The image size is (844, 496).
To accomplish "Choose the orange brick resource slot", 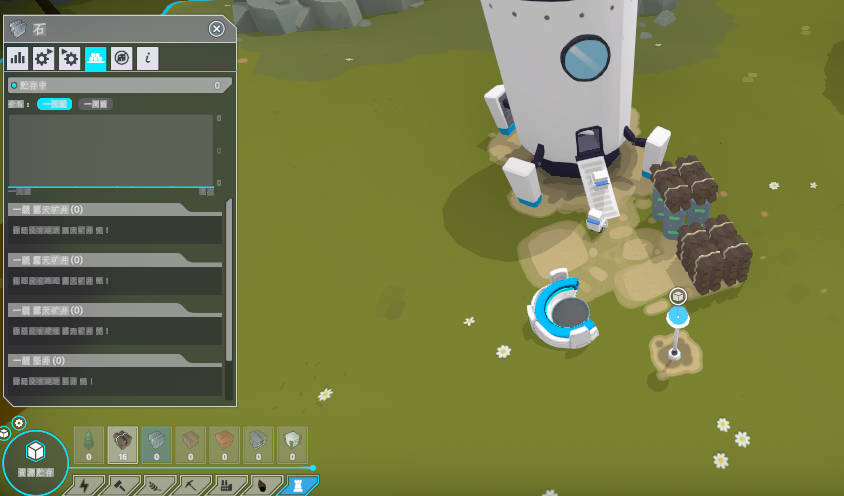I will (x=225, y=444).
